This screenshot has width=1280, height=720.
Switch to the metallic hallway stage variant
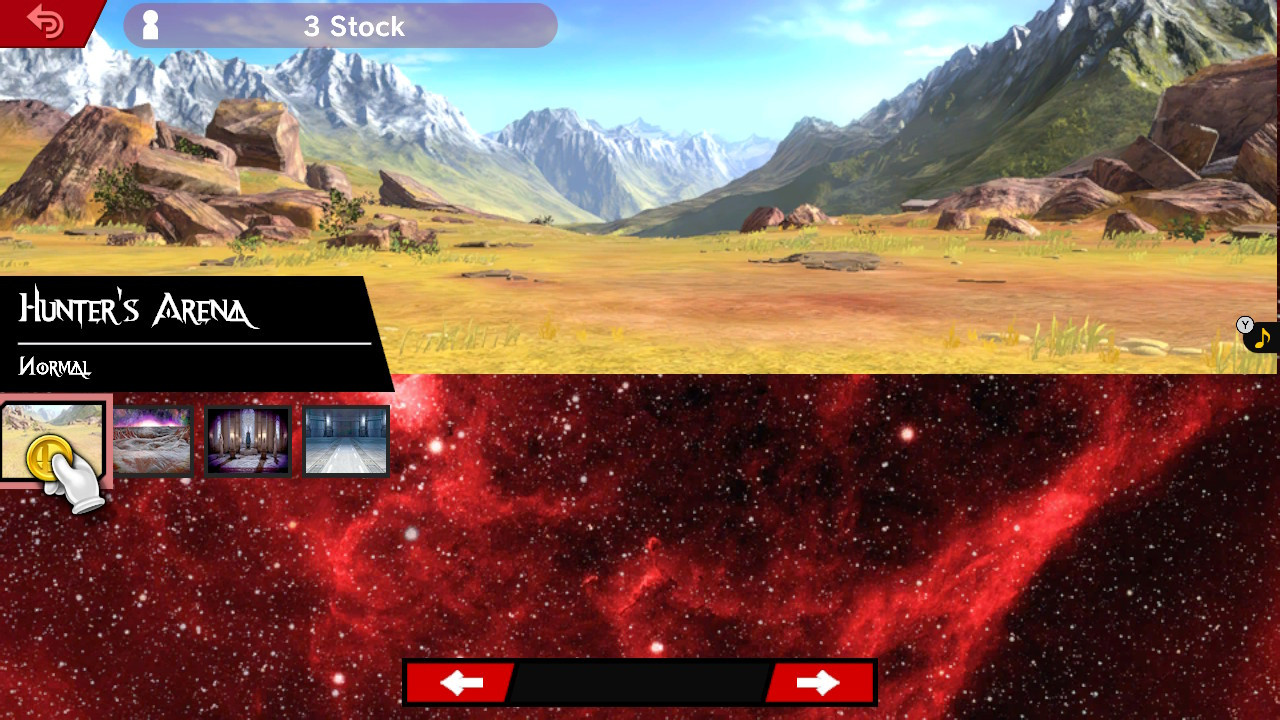(x=344, y=440)
